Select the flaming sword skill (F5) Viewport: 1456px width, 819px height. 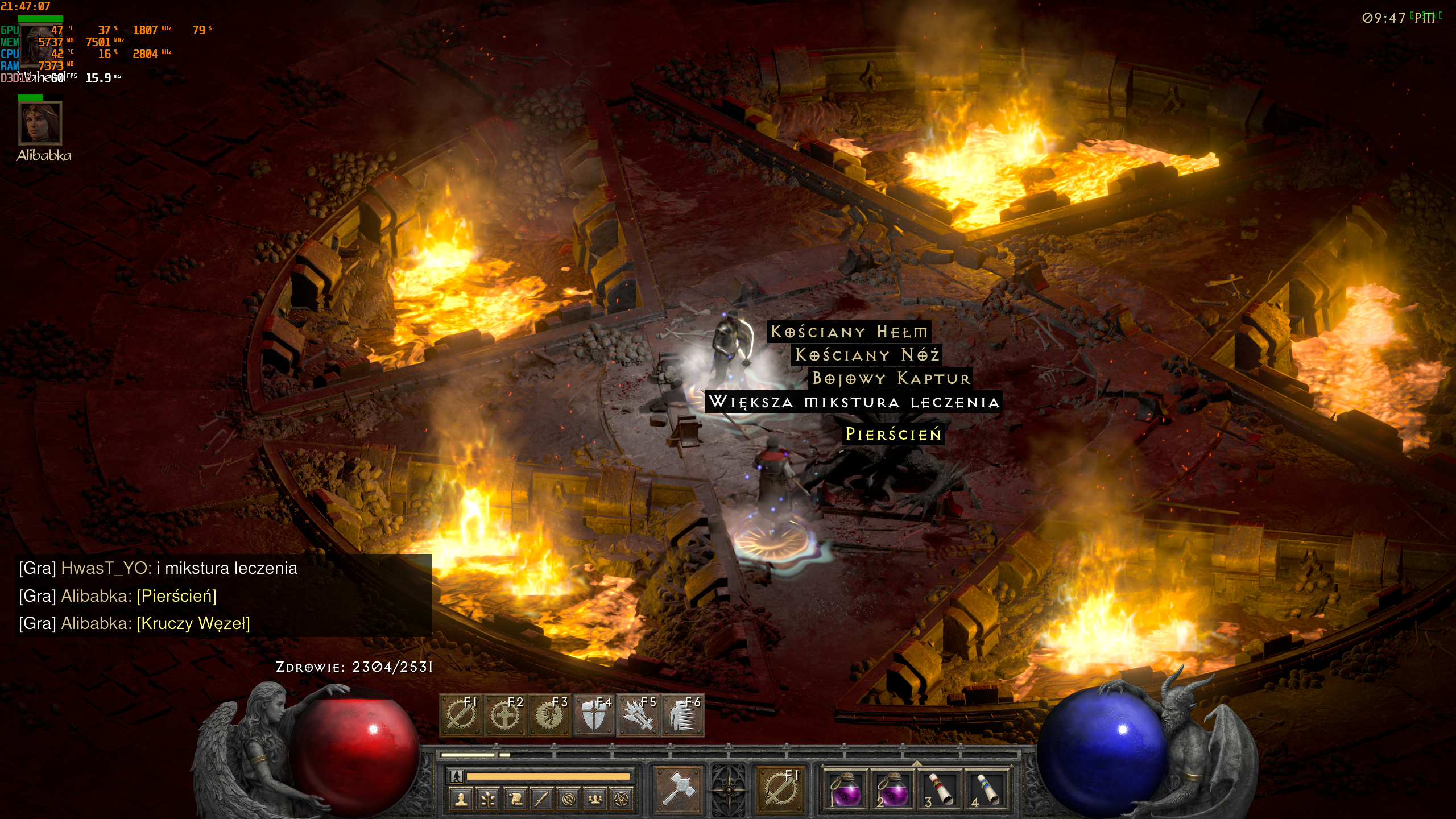click(638, 715)
